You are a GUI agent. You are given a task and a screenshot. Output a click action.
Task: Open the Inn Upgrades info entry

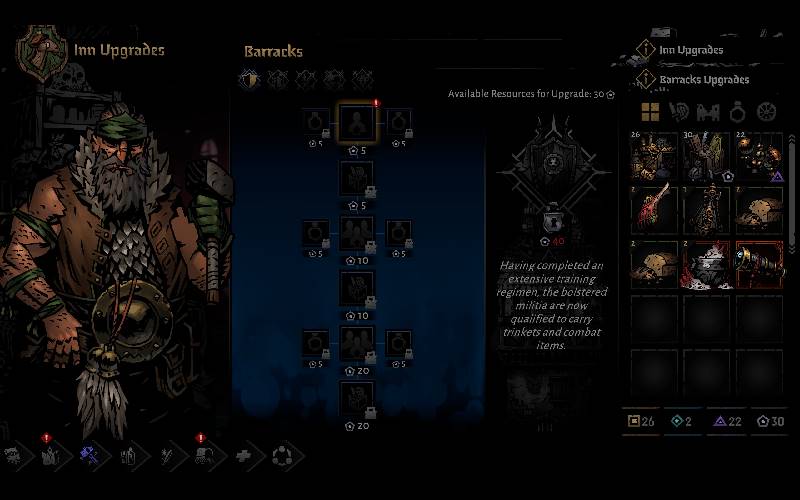pos(690,50)
